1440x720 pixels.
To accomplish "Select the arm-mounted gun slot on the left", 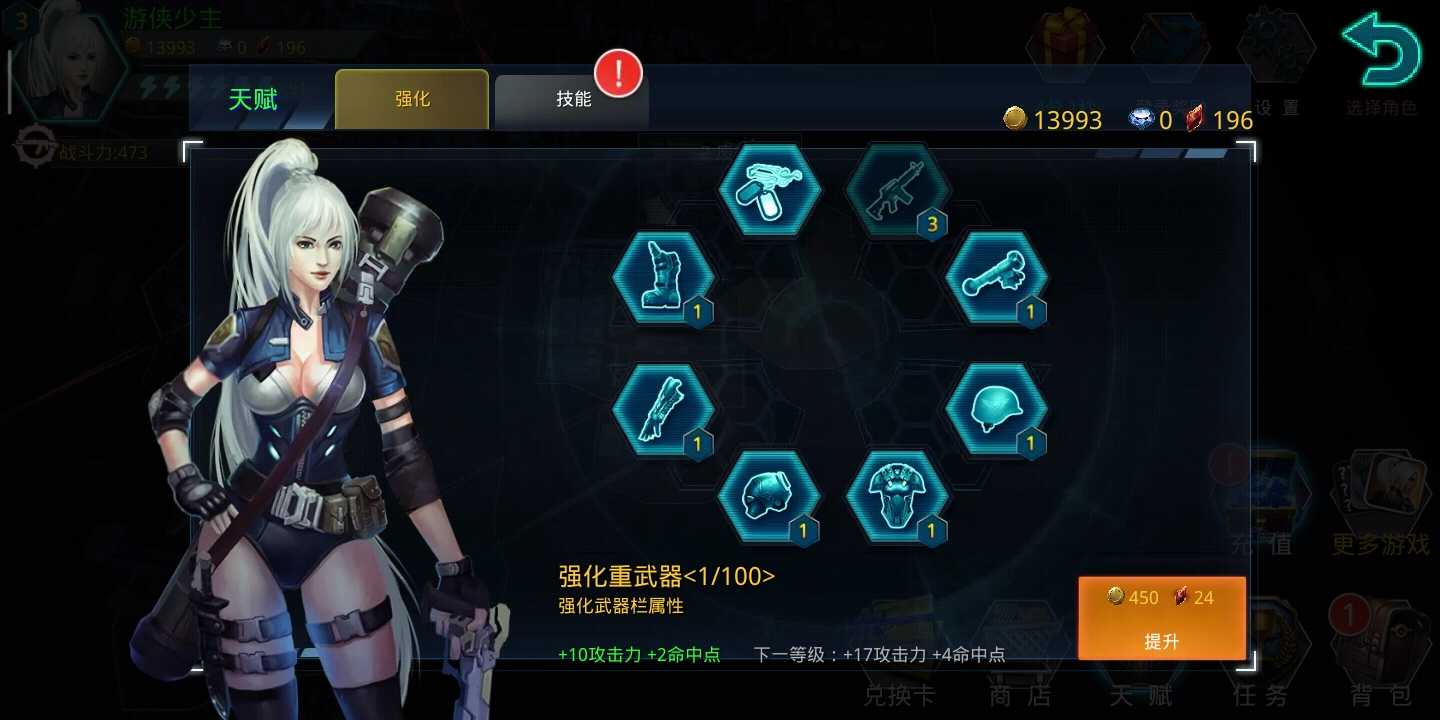I will point(663,410).
